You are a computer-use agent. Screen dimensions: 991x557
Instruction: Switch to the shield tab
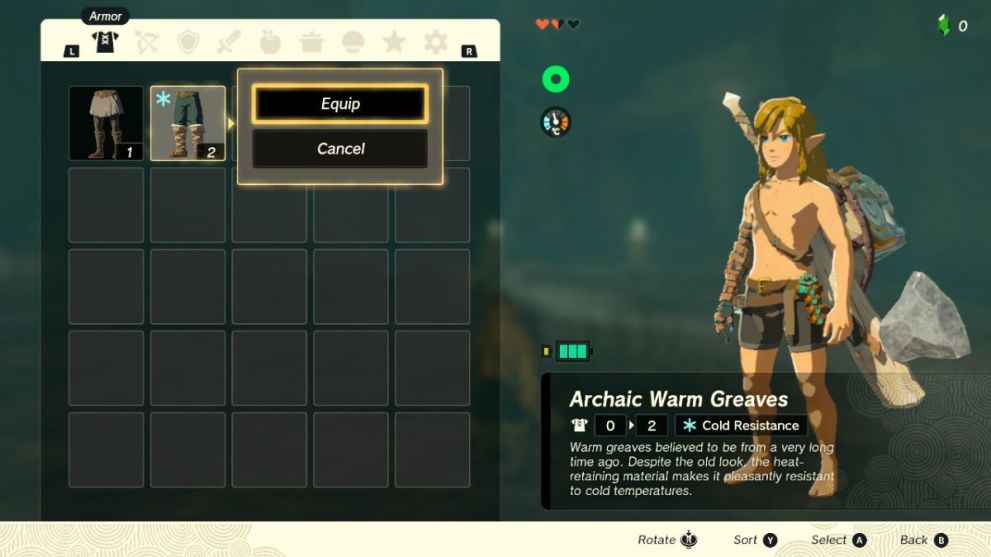point(188,42)
